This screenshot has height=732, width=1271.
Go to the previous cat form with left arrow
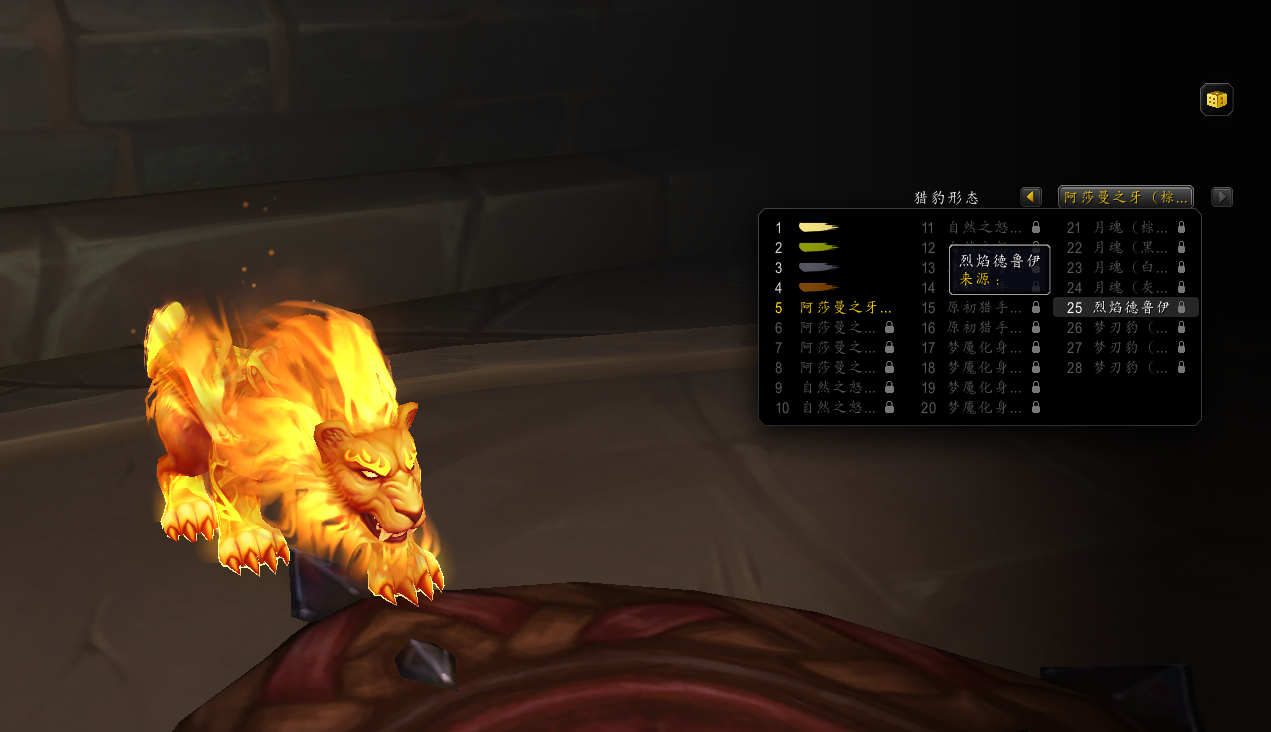coord(1031,197)
